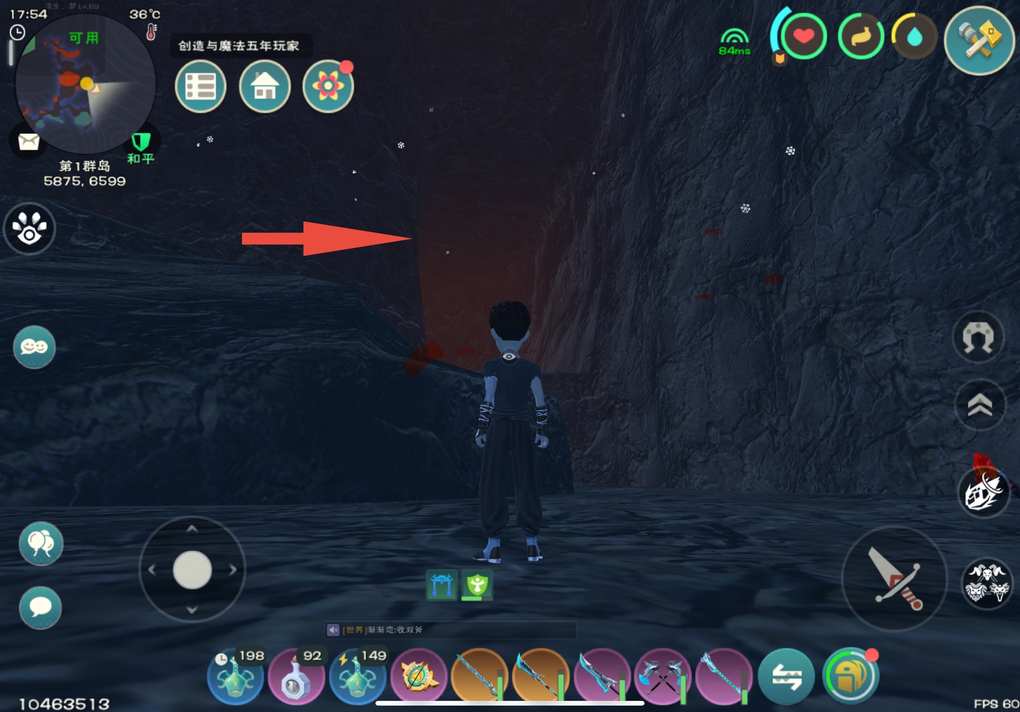
Task: Tap the sword attack button
Action: click(894, 577)
